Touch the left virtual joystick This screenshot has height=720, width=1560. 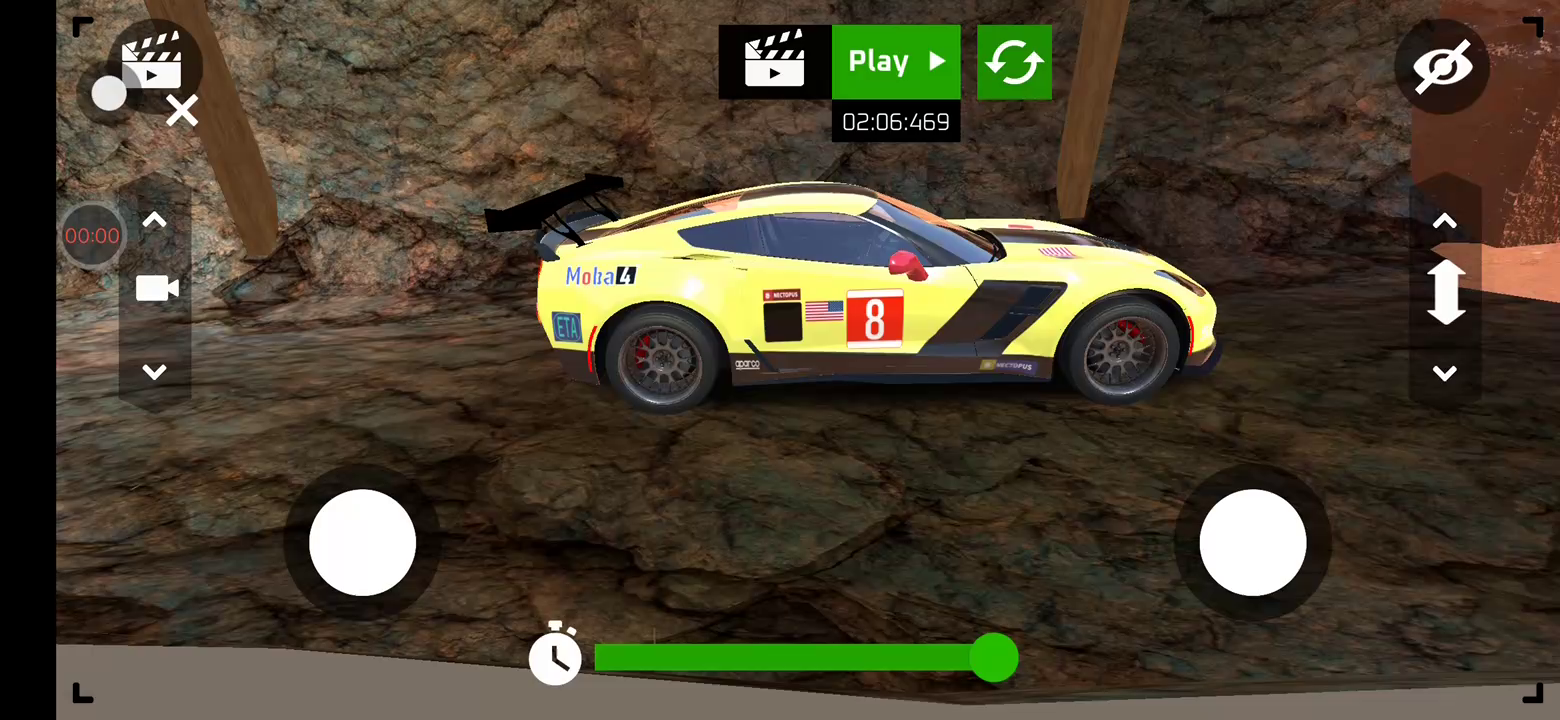(362, 543)
